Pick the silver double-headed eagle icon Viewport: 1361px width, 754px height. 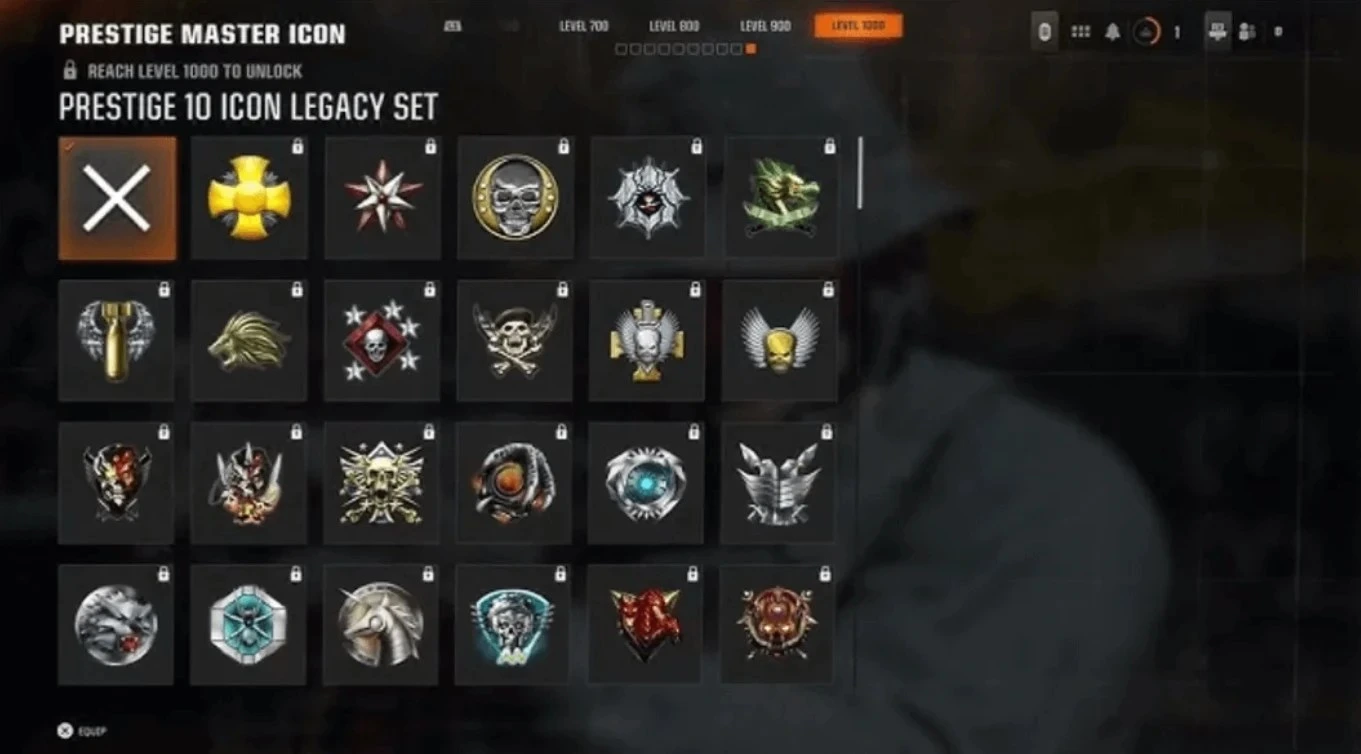tap(779, 483)
